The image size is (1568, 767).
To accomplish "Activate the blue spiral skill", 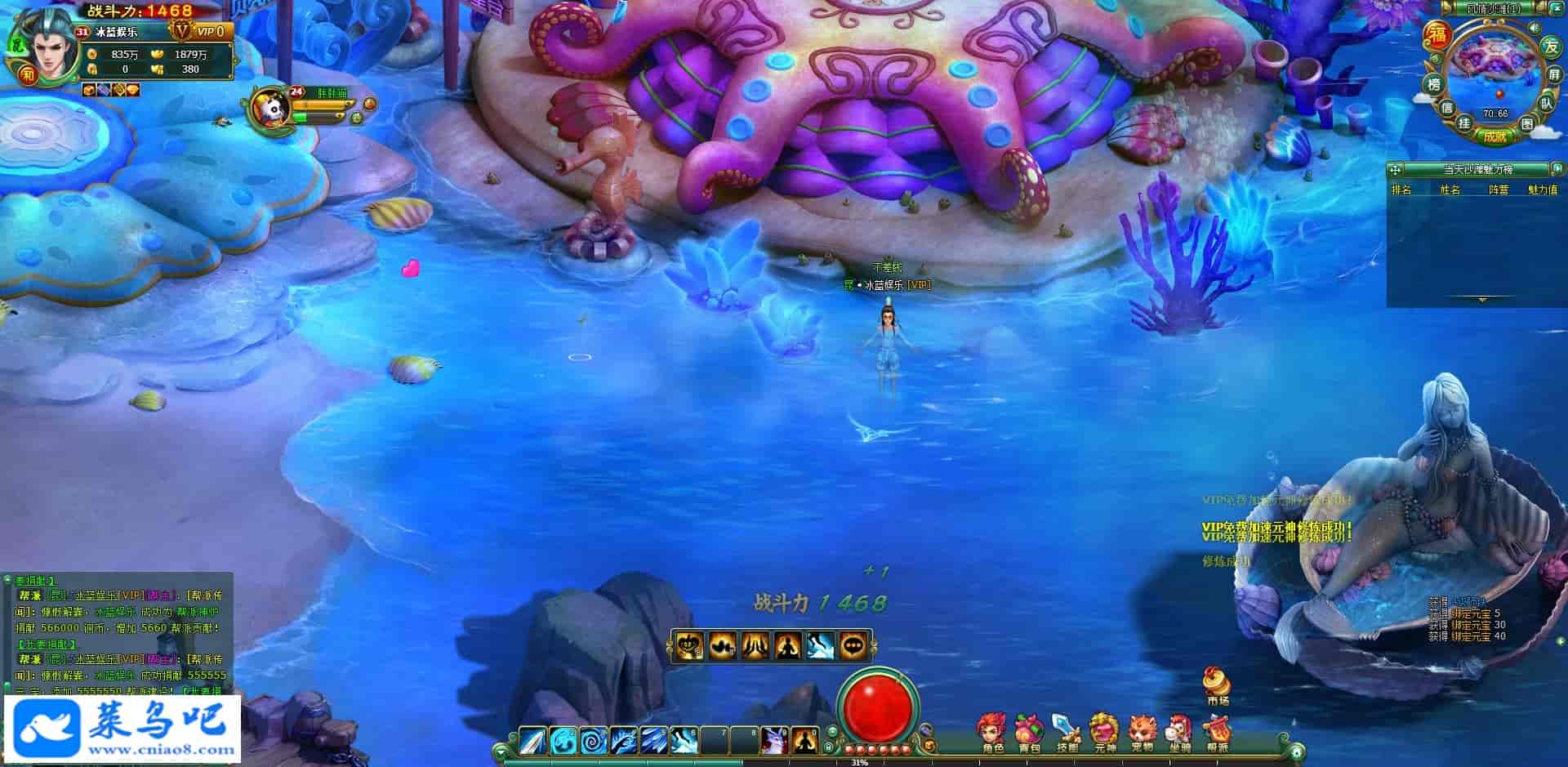I will 594,741.
